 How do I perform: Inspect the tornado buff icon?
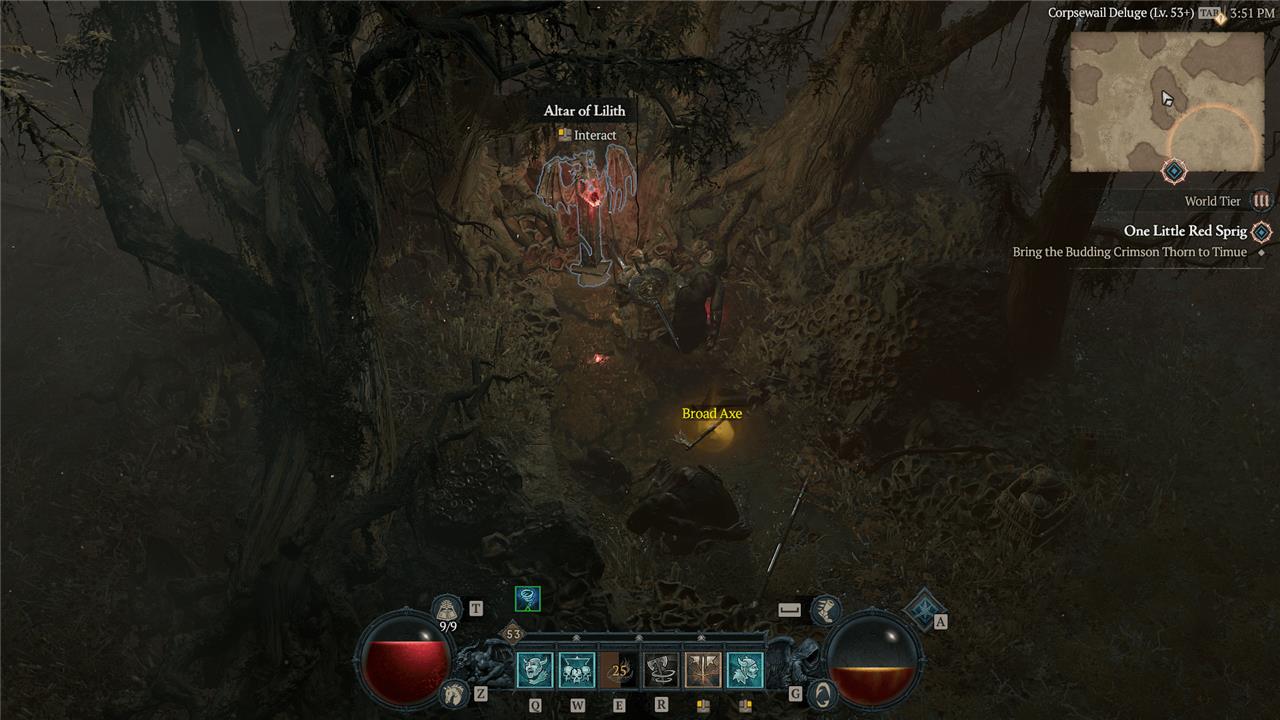coord(528,599)
